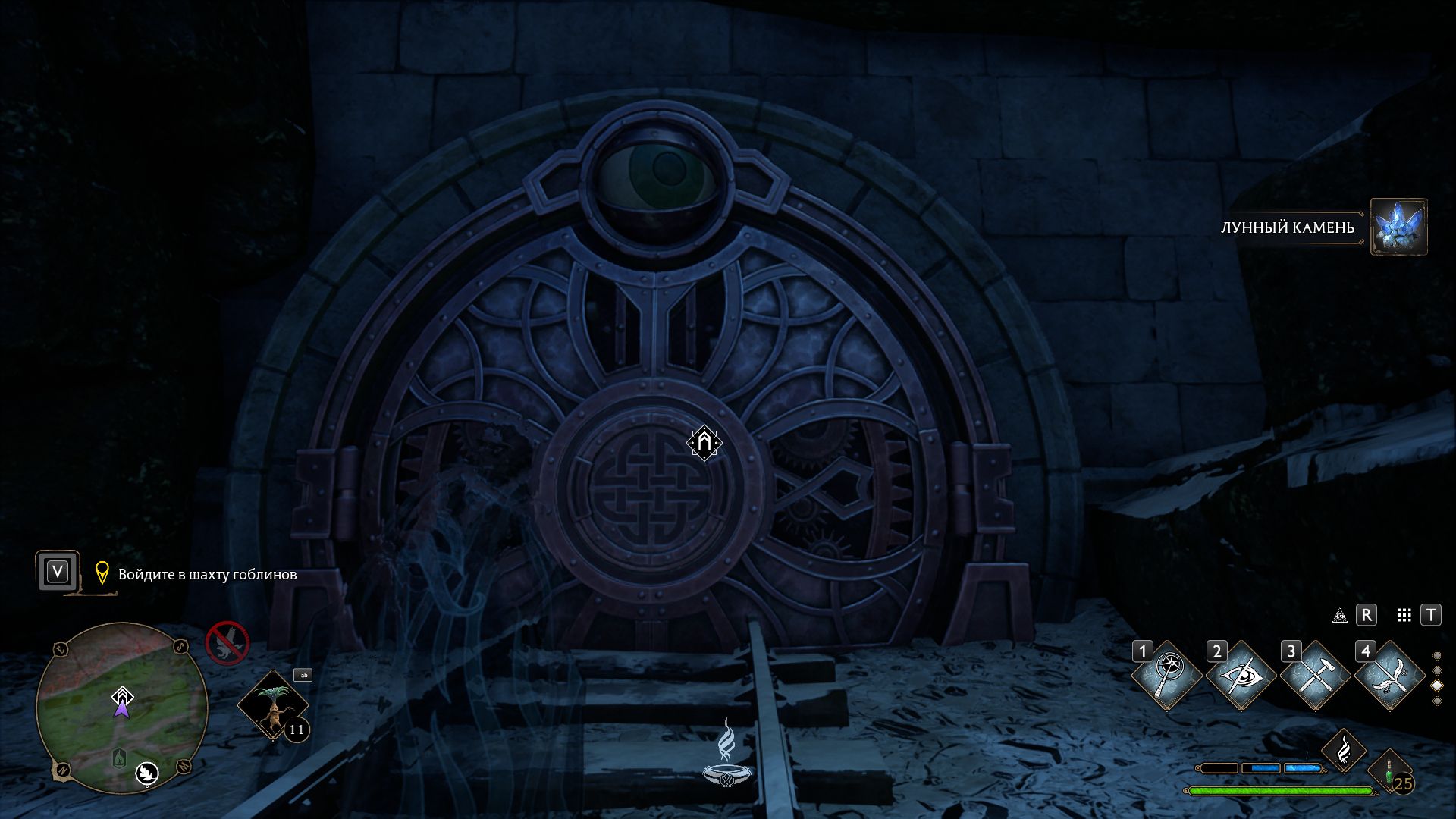The height and width of the screenshot is (819, 1456).
Task: Activate the Reparo hammer spell
Action: click(x=1315, y=676)
